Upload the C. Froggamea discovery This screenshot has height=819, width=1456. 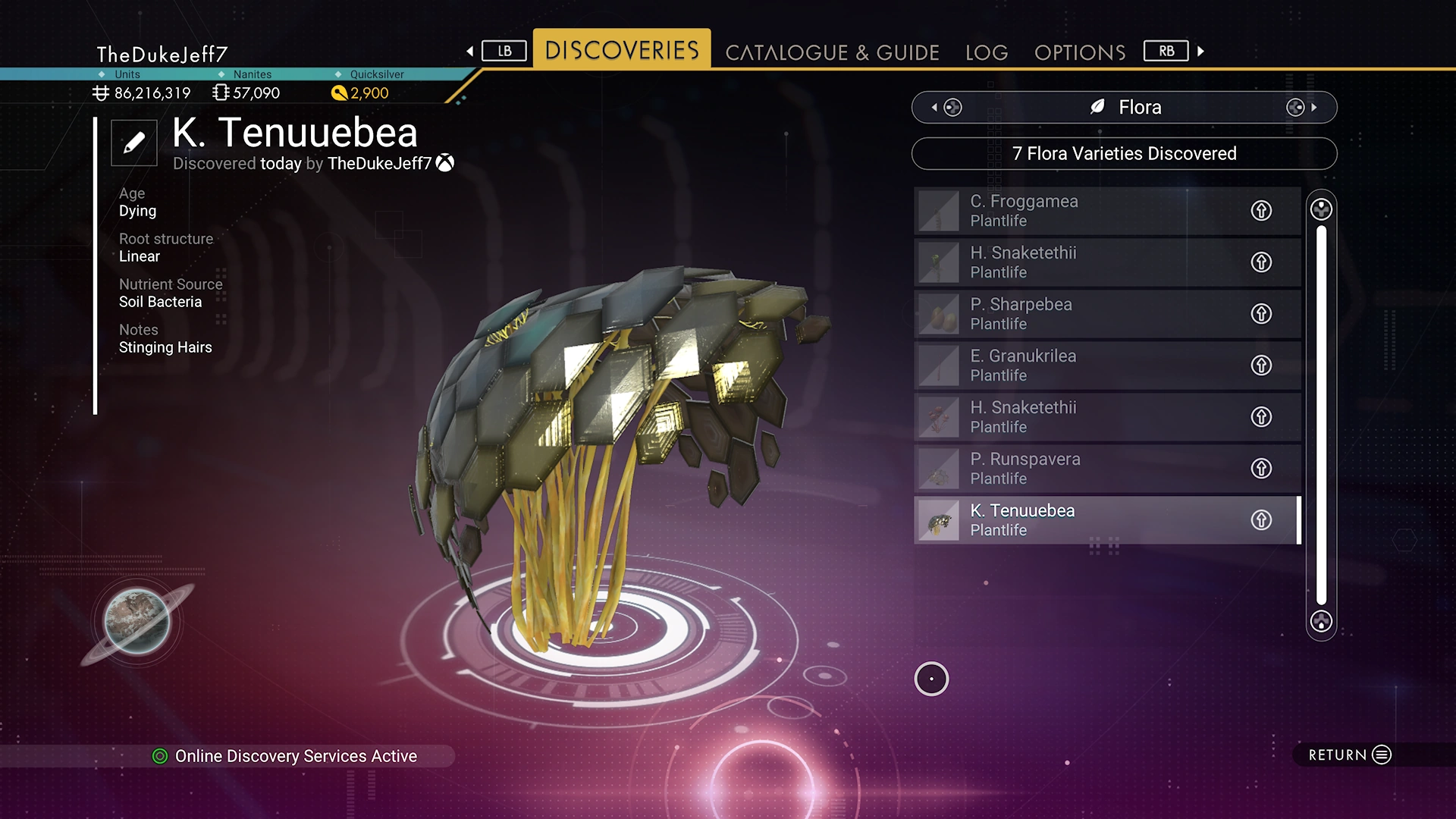click(x=1261, y=211)
